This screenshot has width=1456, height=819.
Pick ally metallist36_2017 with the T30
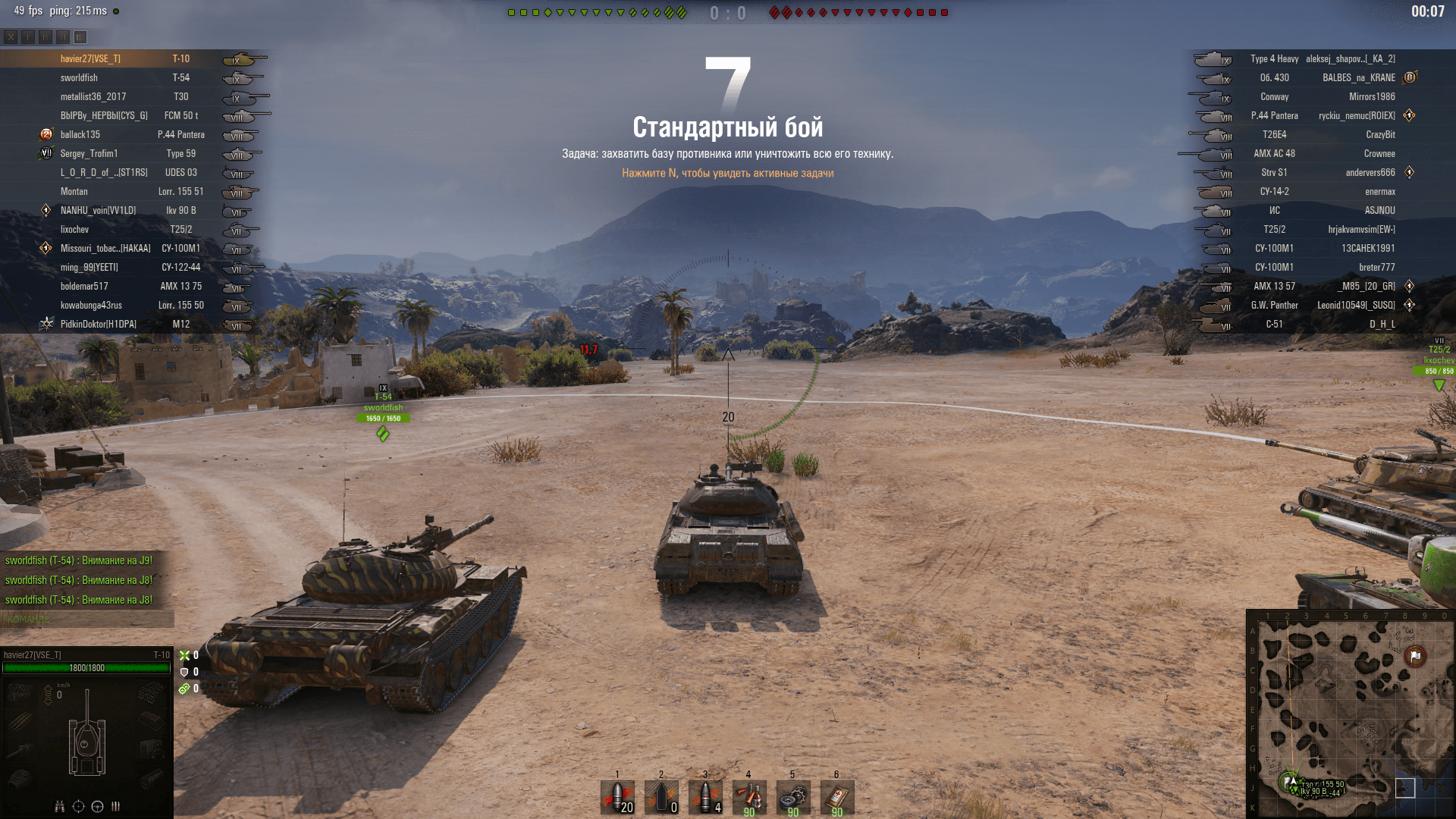coord(93,96)
